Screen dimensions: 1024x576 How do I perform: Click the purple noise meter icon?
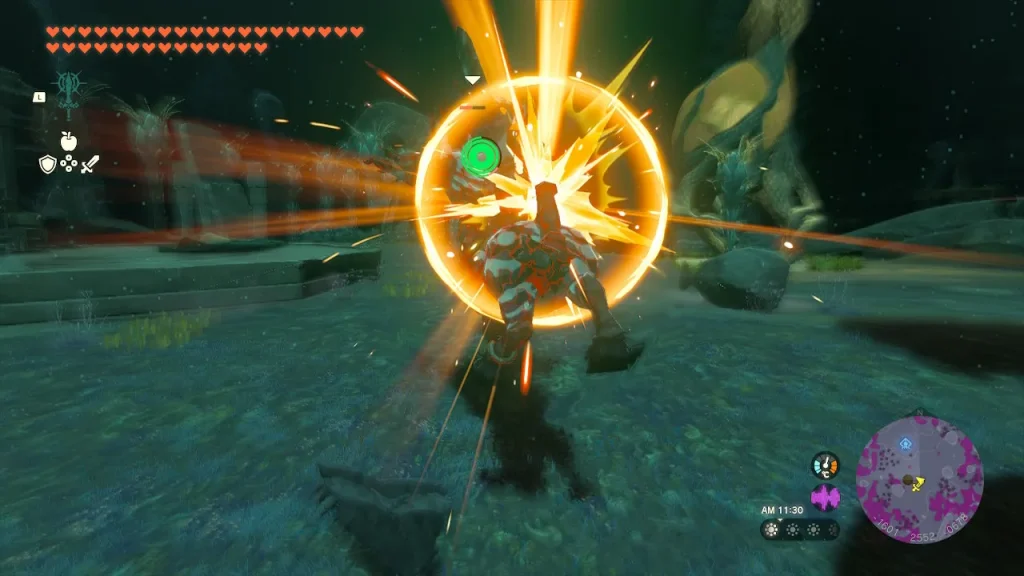(825, 497)
